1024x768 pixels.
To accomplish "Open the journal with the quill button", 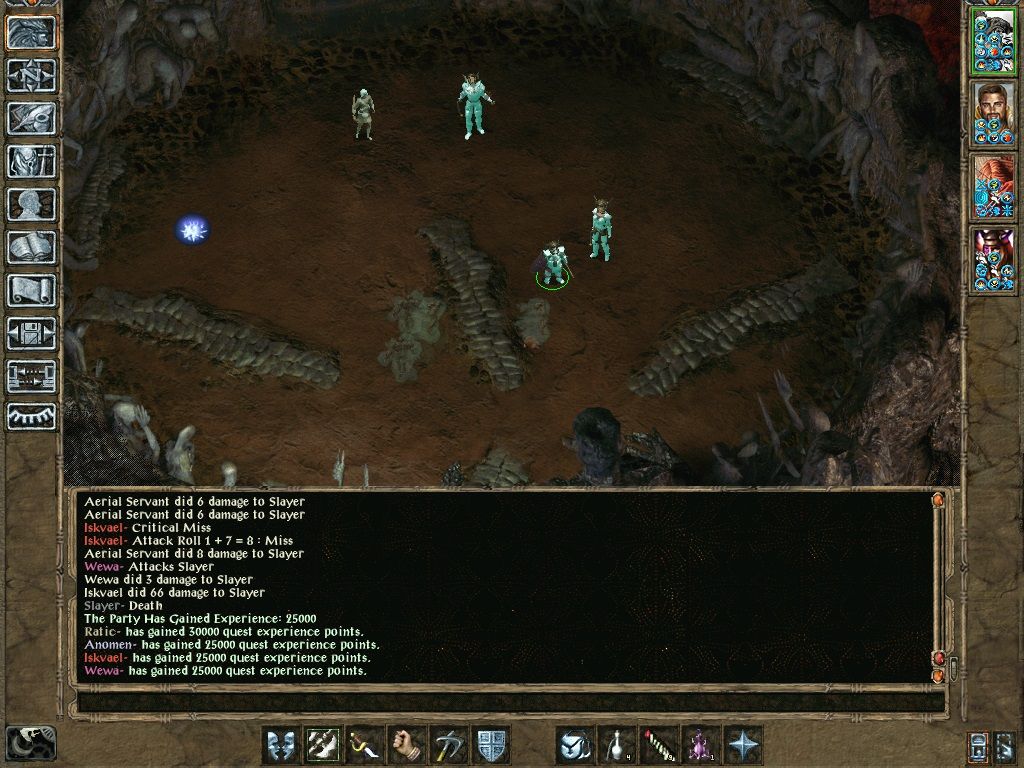I will [32, 118].
